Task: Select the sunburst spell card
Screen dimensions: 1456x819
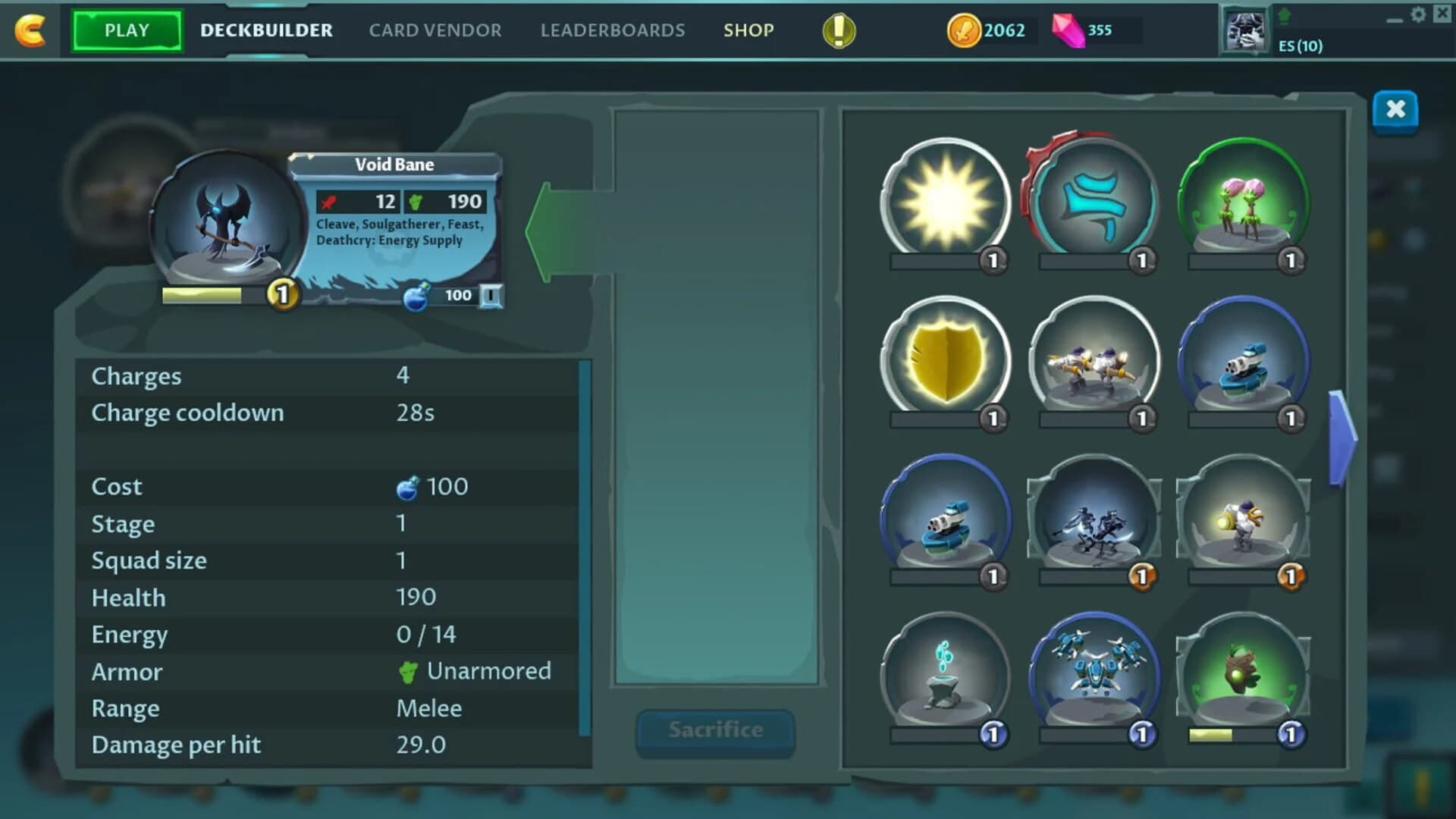Action: 946,199
